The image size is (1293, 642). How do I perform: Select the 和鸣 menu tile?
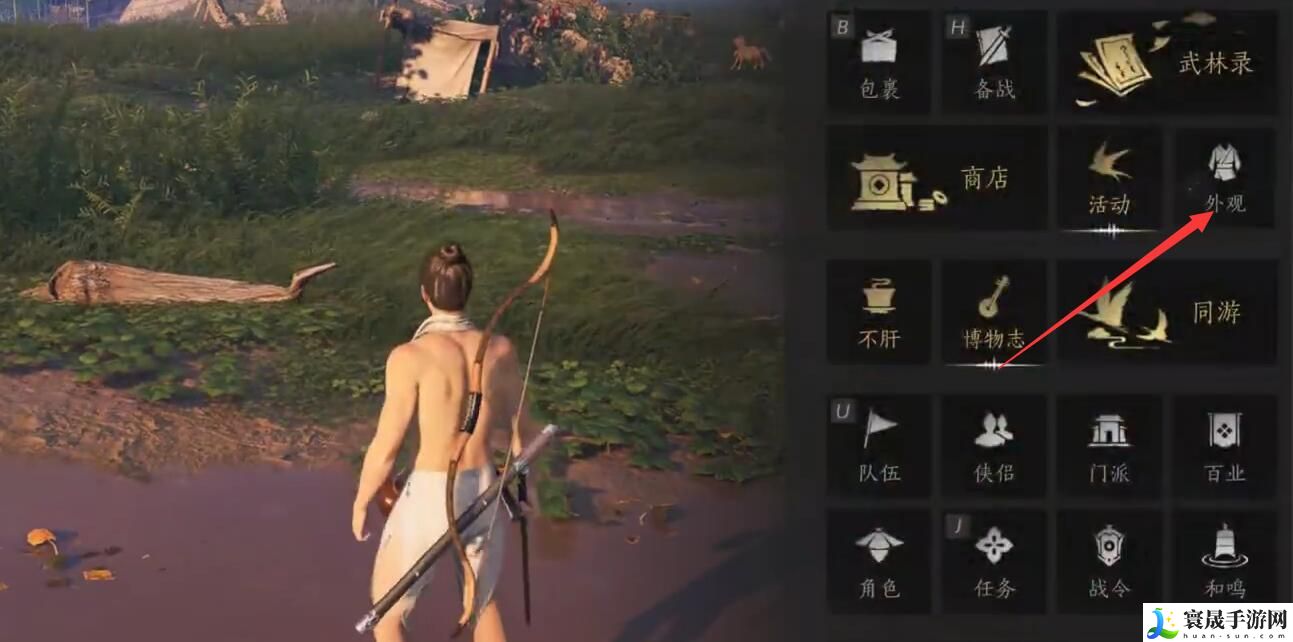coord(1224,561)
